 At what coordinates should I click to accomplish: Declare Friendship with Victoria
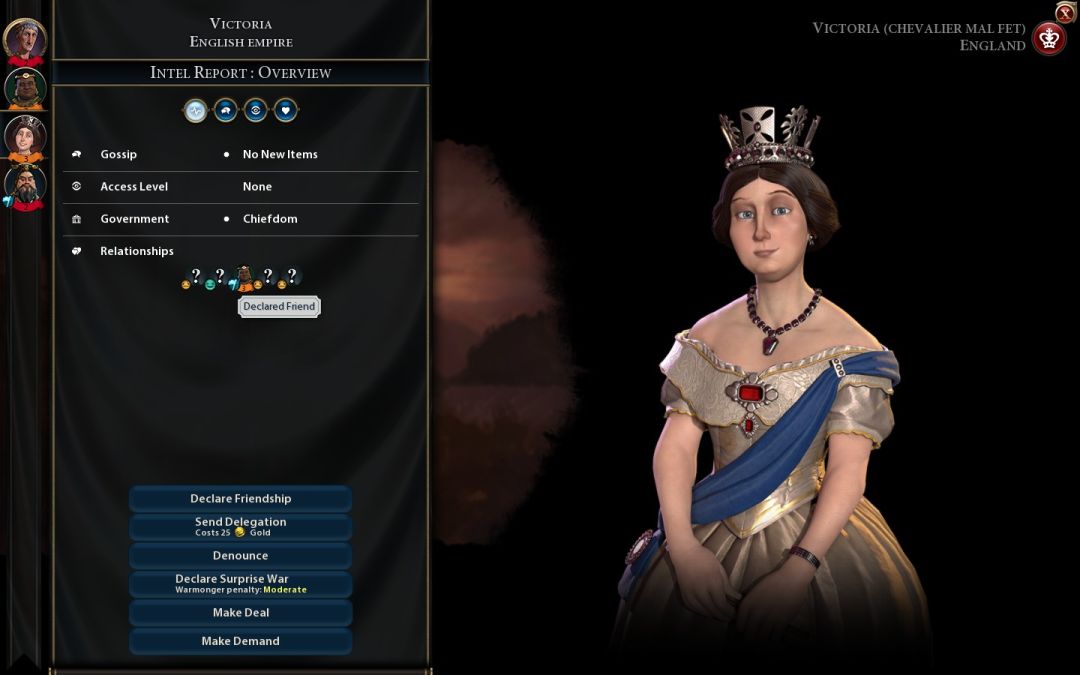pyautogui.click(x=240, y=499)
